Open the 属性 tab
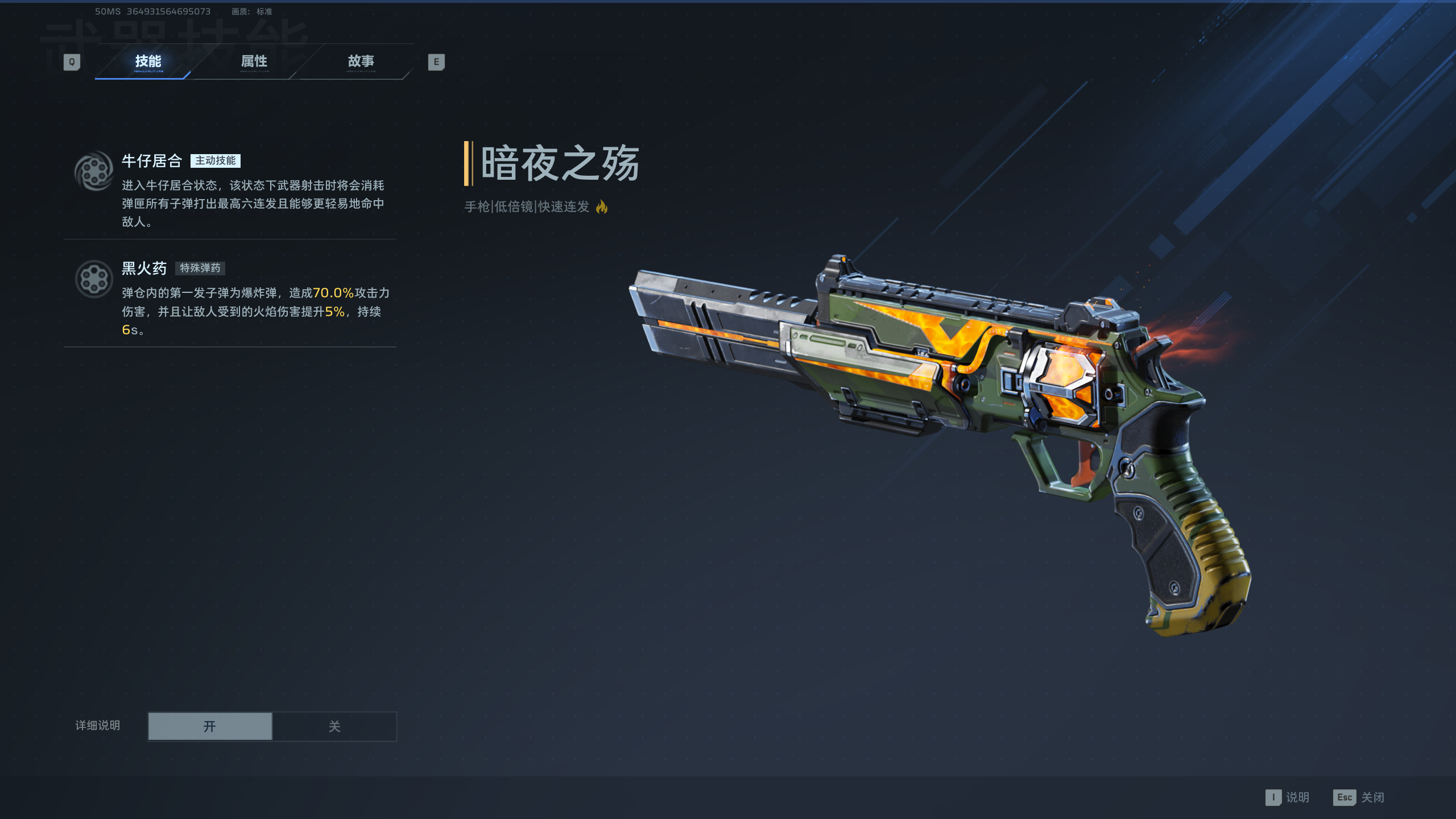Viewport: 1456px width, 819px height. tap(254, 61)
